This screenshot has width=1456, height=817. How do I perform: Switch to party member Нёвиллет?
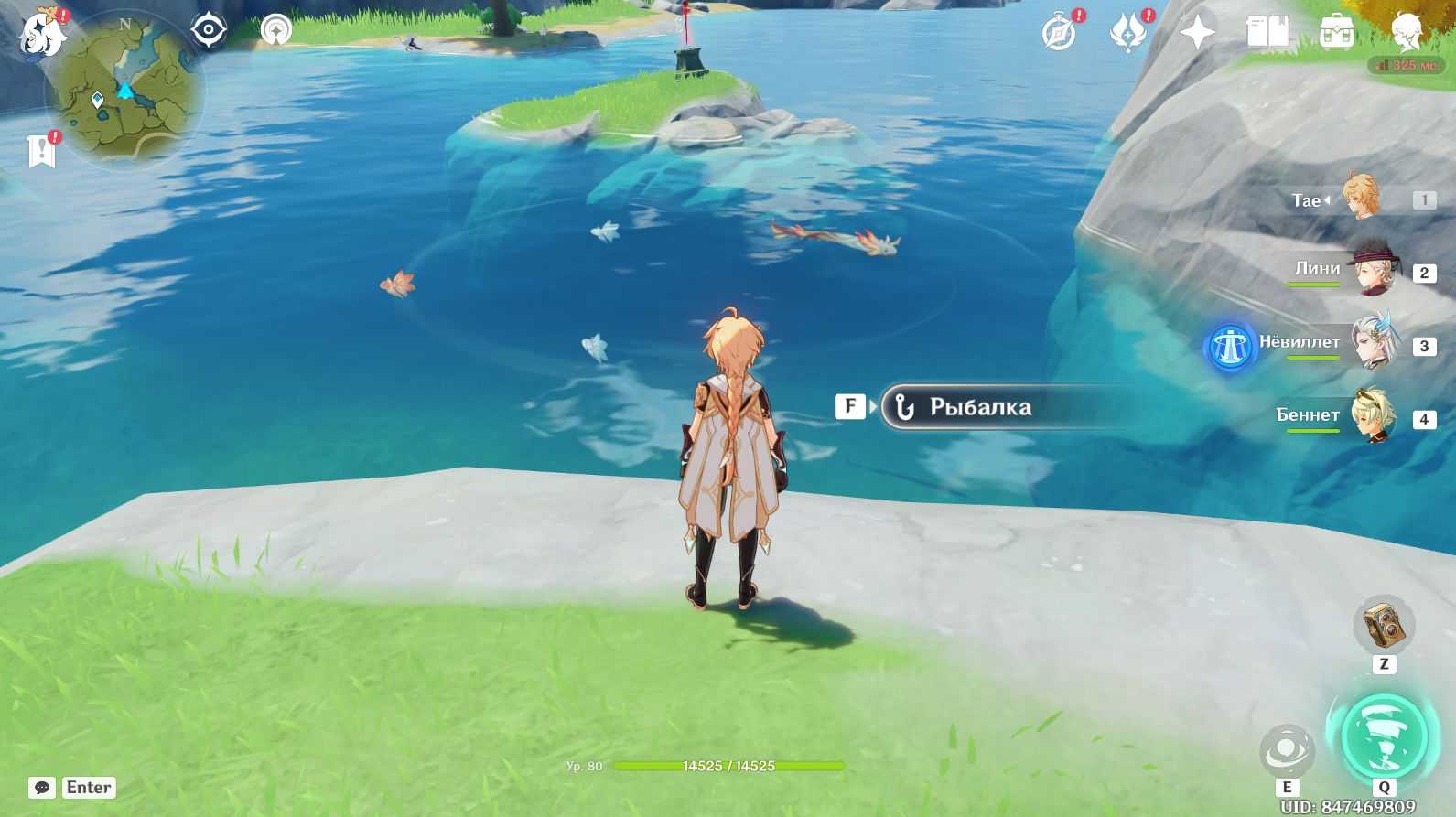pos(1371,343)
